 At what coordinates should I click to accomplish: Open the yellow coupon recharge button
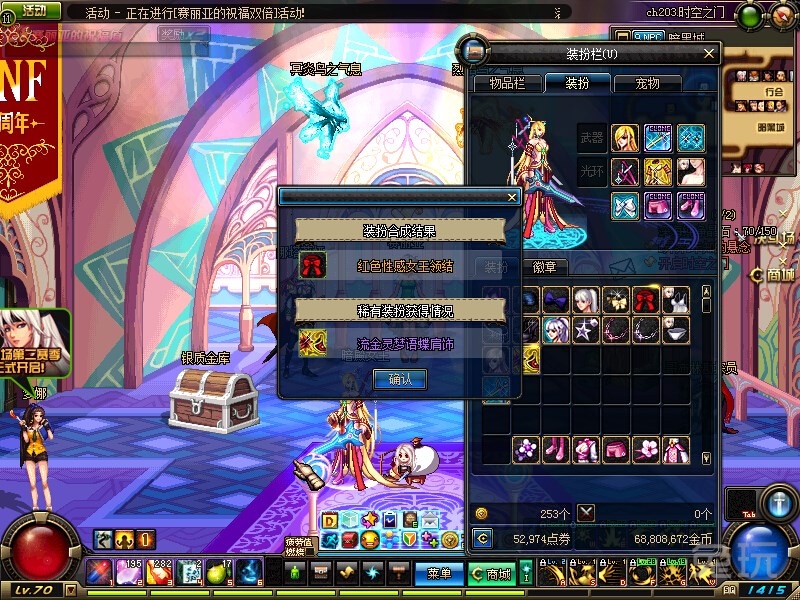tap(483, 539)
